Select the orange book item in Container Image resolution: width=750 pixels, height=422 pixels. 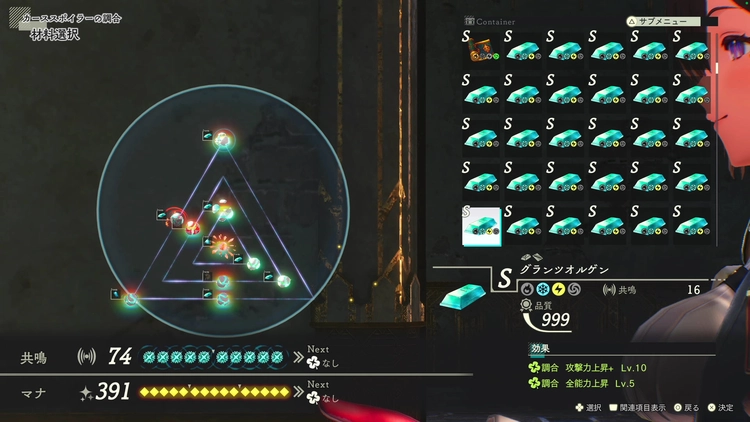[482, 49]
